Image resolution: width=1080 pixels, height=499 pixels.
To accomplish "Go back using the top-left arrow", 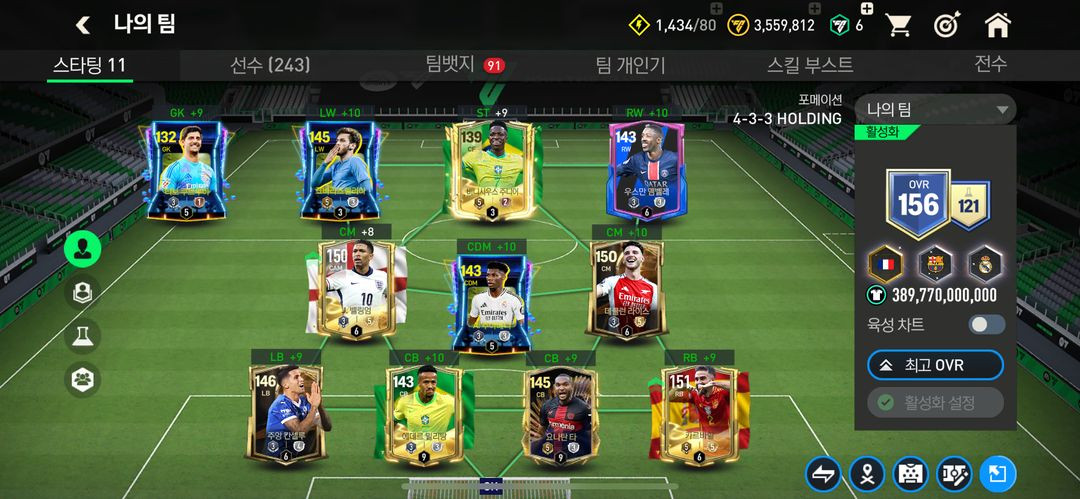I will 83,24.
